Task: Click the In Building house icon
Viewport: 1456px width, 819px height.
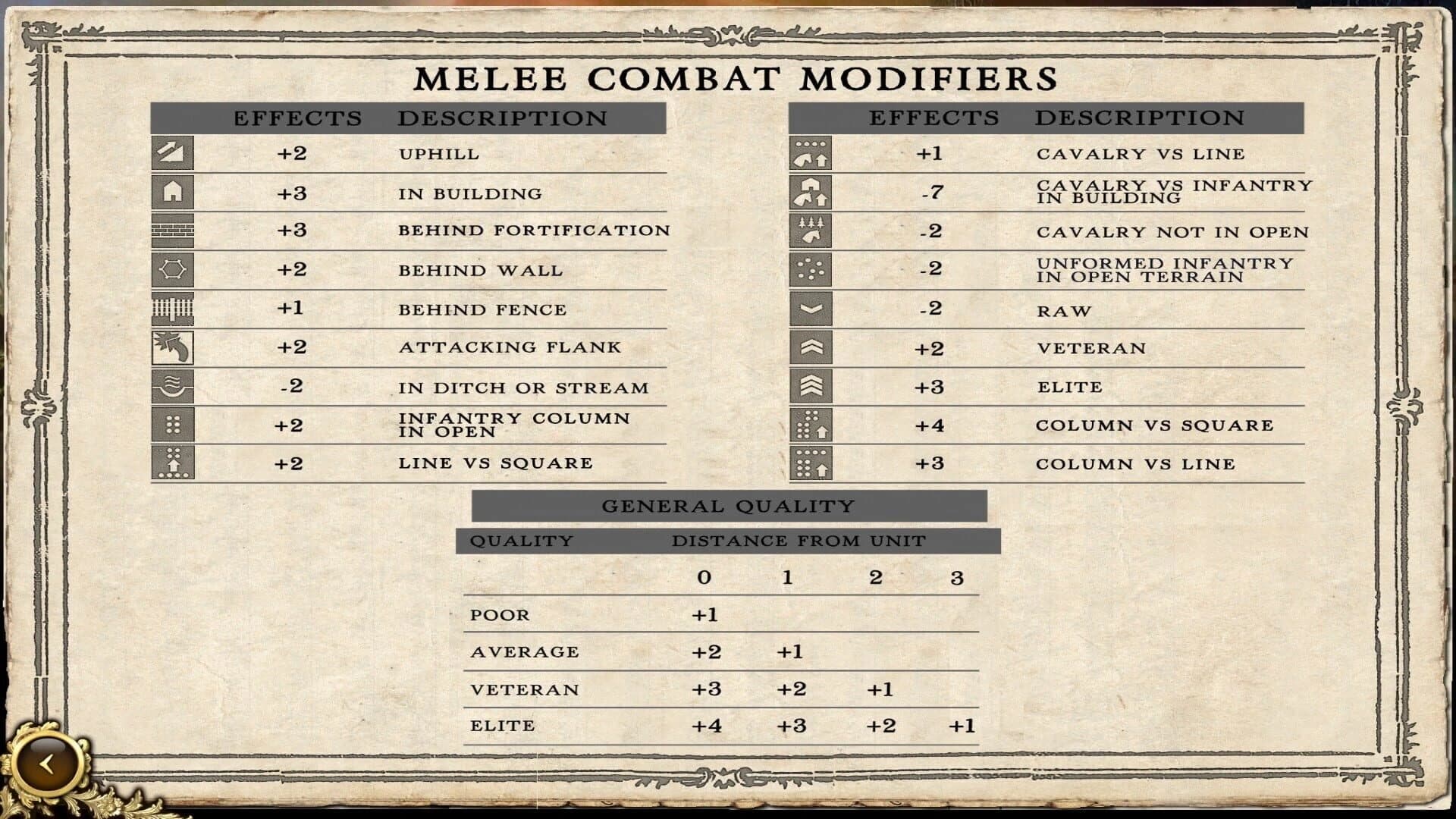Action: pyautogui.click(x=173, y=193)
